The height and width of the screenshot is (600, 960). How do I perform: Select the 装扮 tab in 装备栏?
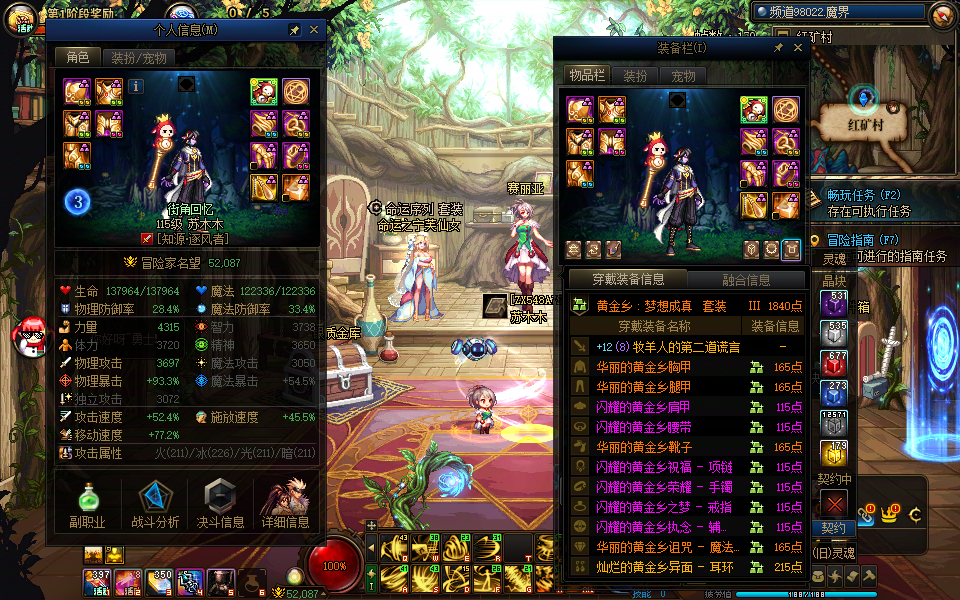tap(635, 75)
